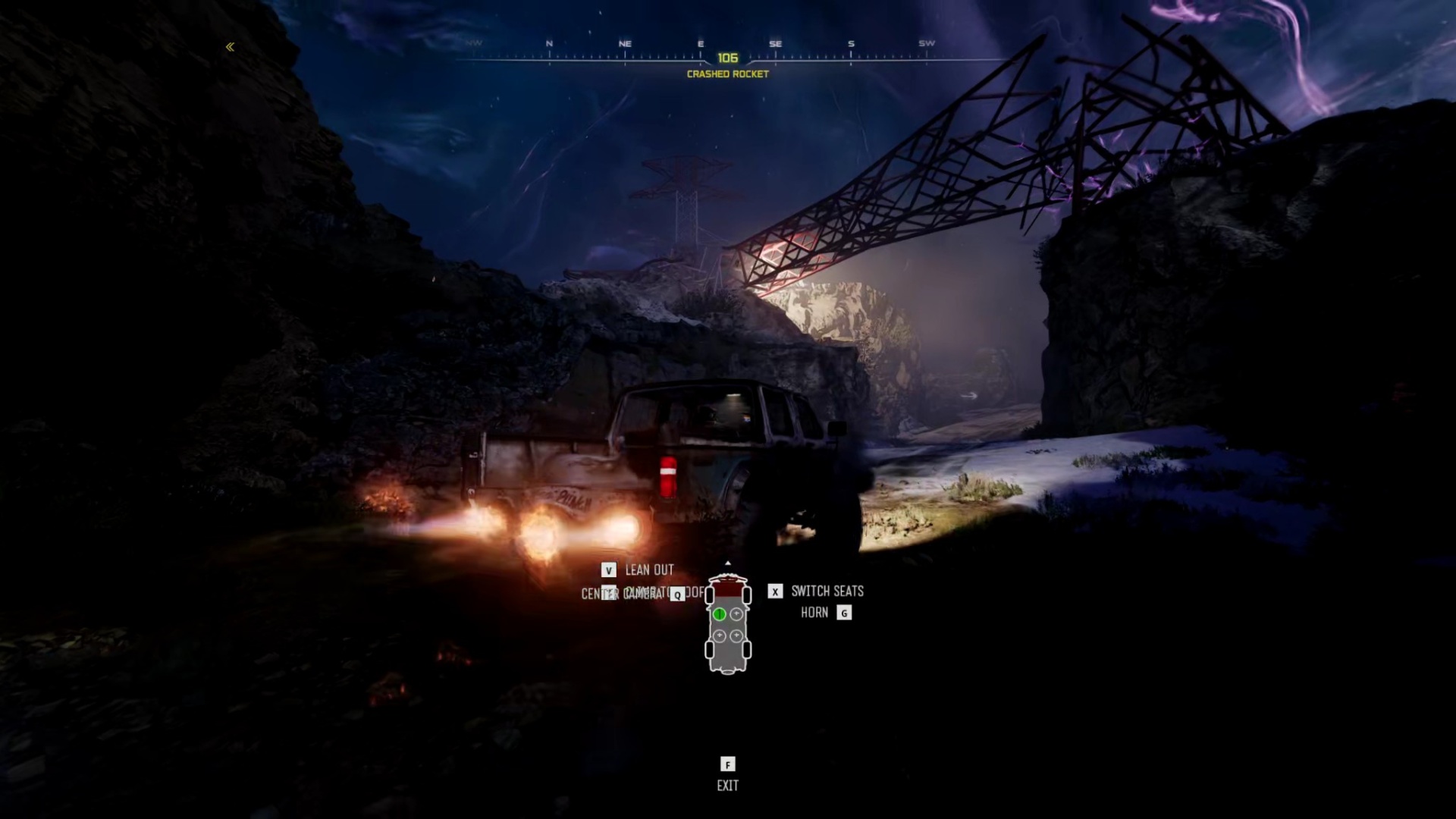Click the F key prompt above EXIT

pos(728,764)
